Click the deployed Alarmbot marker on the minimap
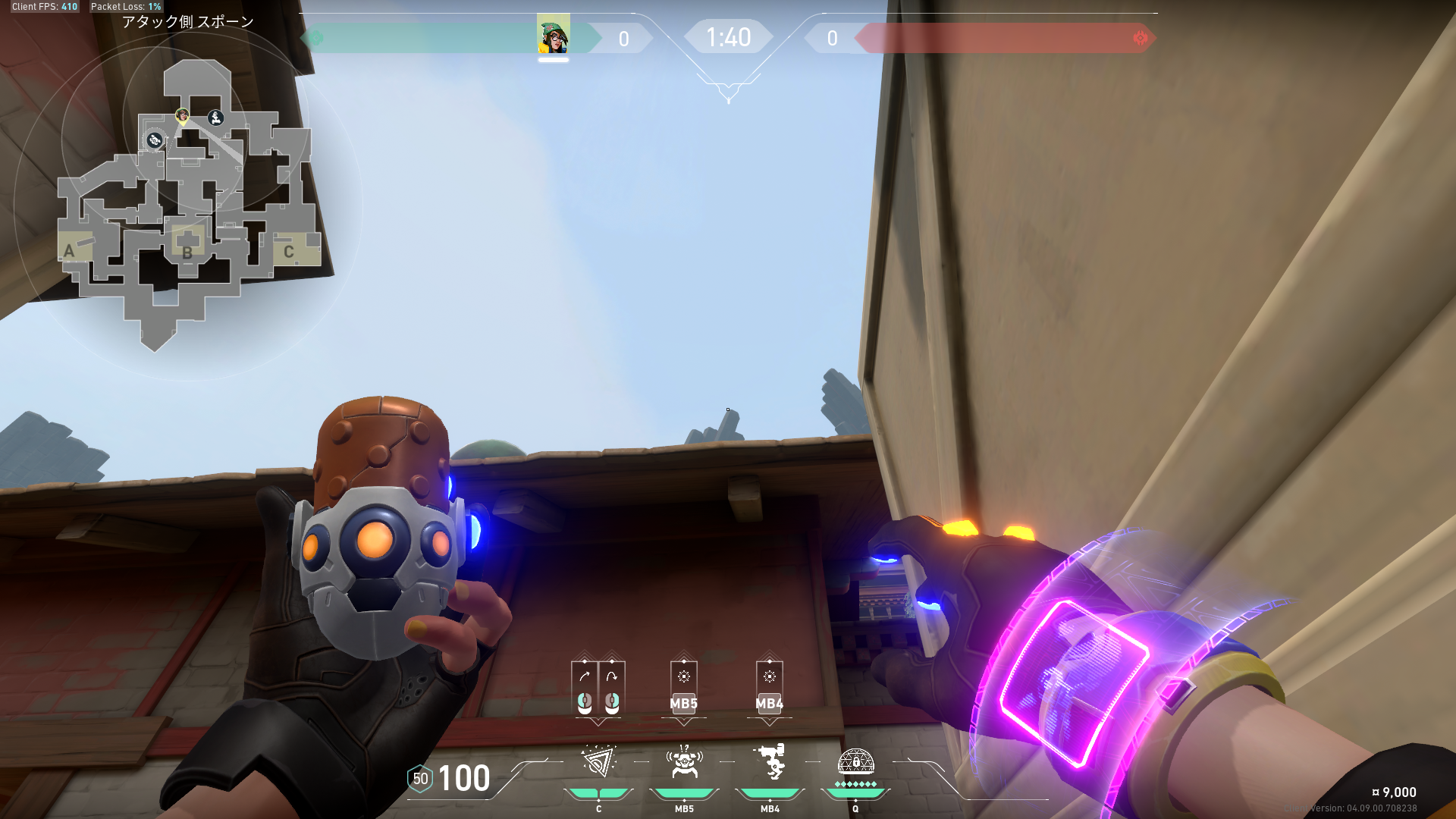Screen dimensions: 1456x819 coord(155,140)
